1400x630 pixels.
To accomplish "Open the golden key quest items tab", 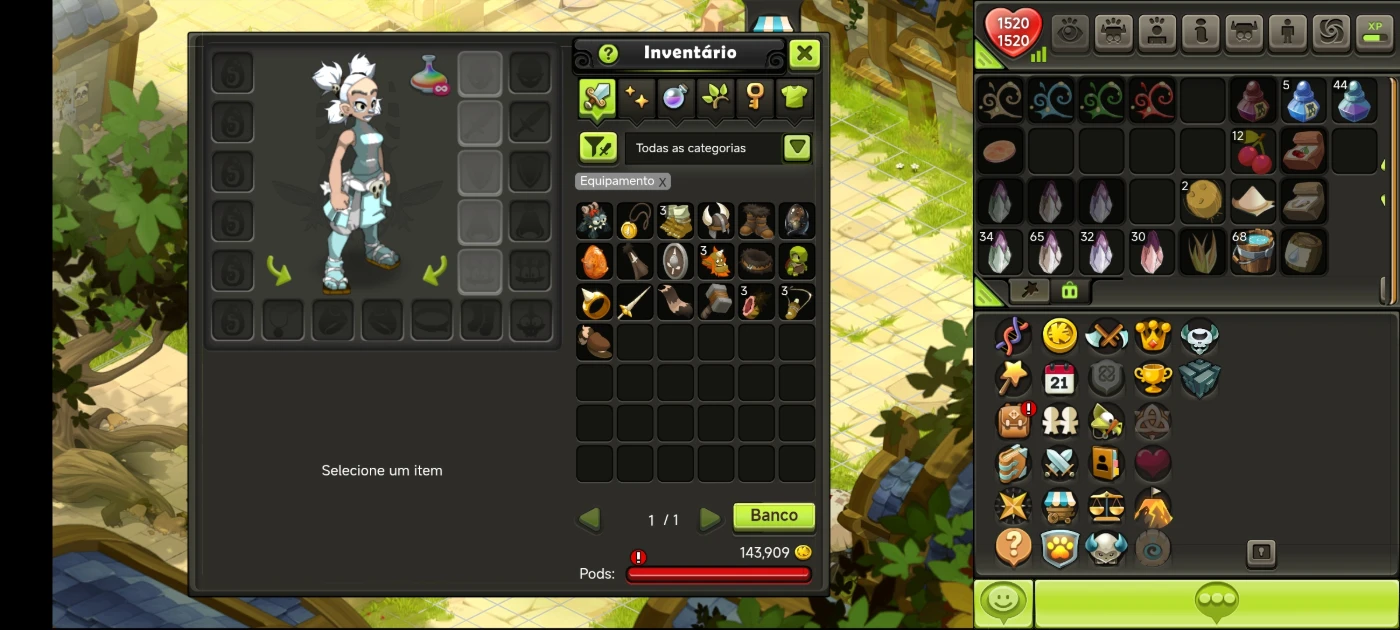I will pos(755,97).
